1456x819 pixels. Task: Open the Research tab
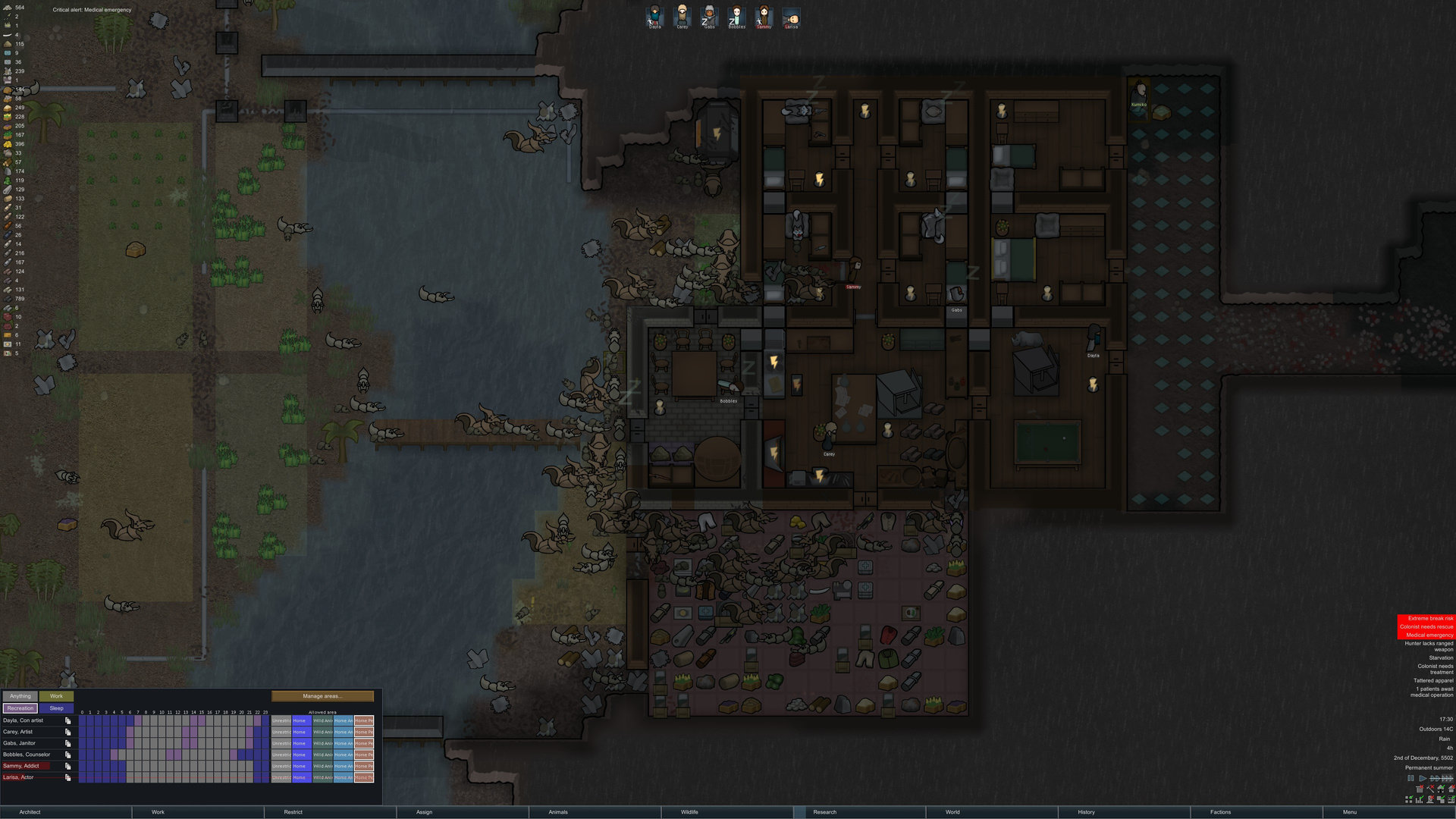point(824,812)
